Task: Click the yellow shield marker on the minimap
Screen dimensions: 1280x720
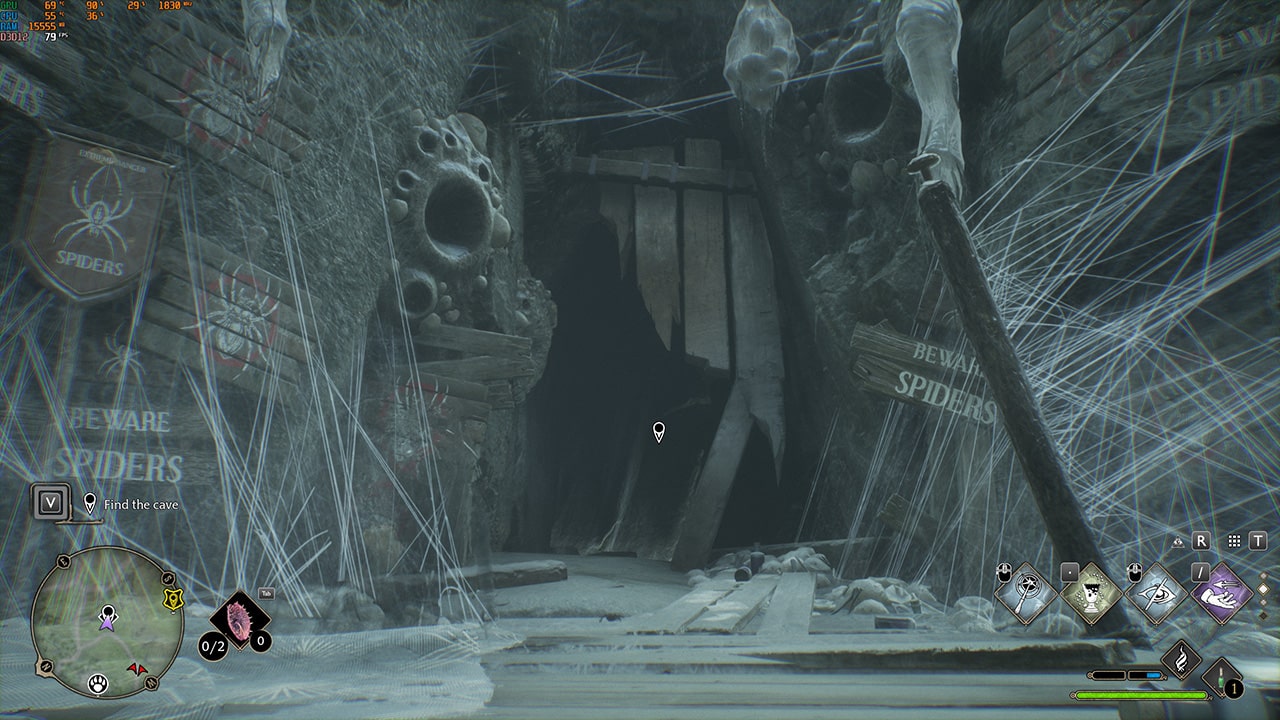Action: tap(174, 600)
